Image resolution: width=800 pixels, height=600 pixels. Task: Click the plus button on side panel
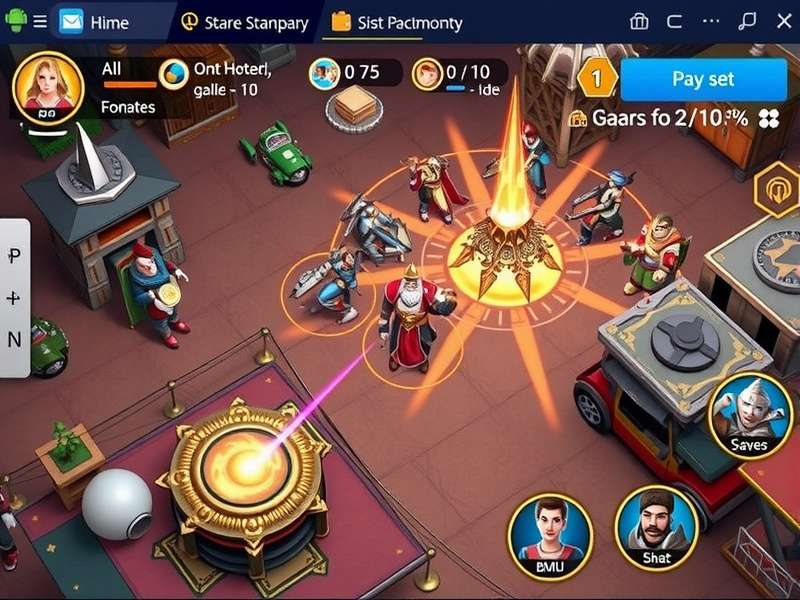tap(14, 298)
